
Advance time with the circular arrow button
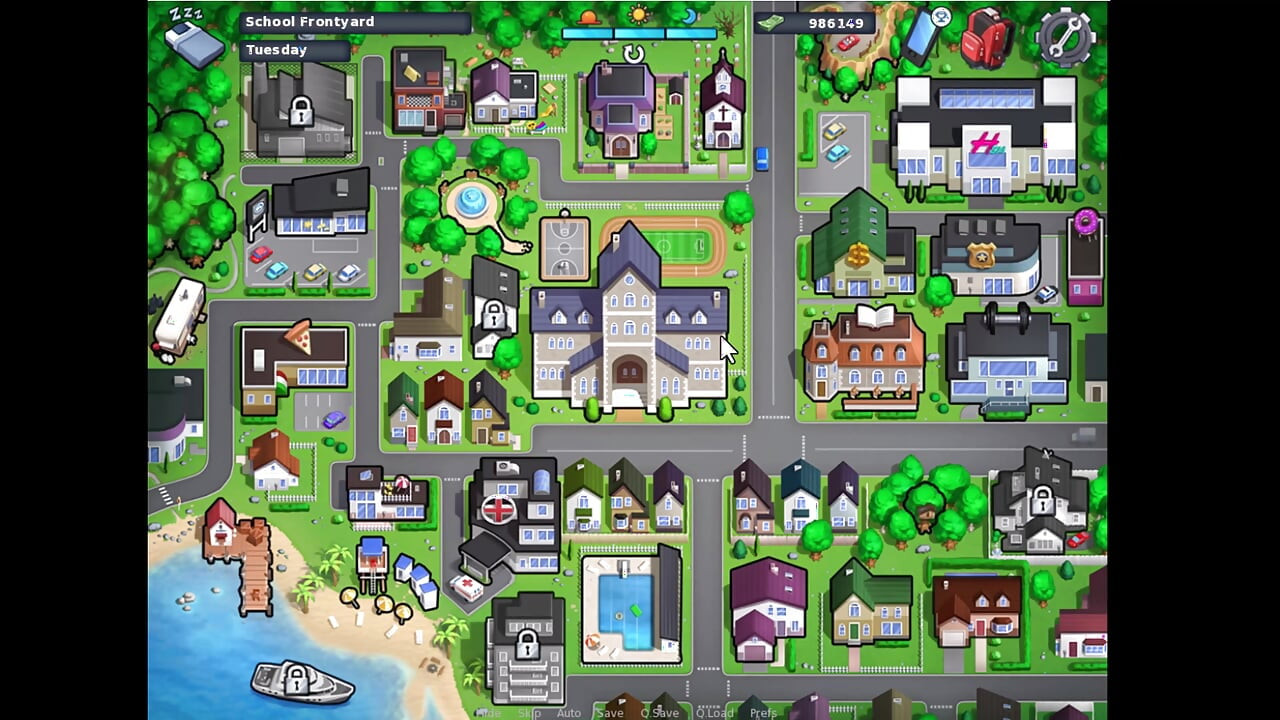coord(634,54)
